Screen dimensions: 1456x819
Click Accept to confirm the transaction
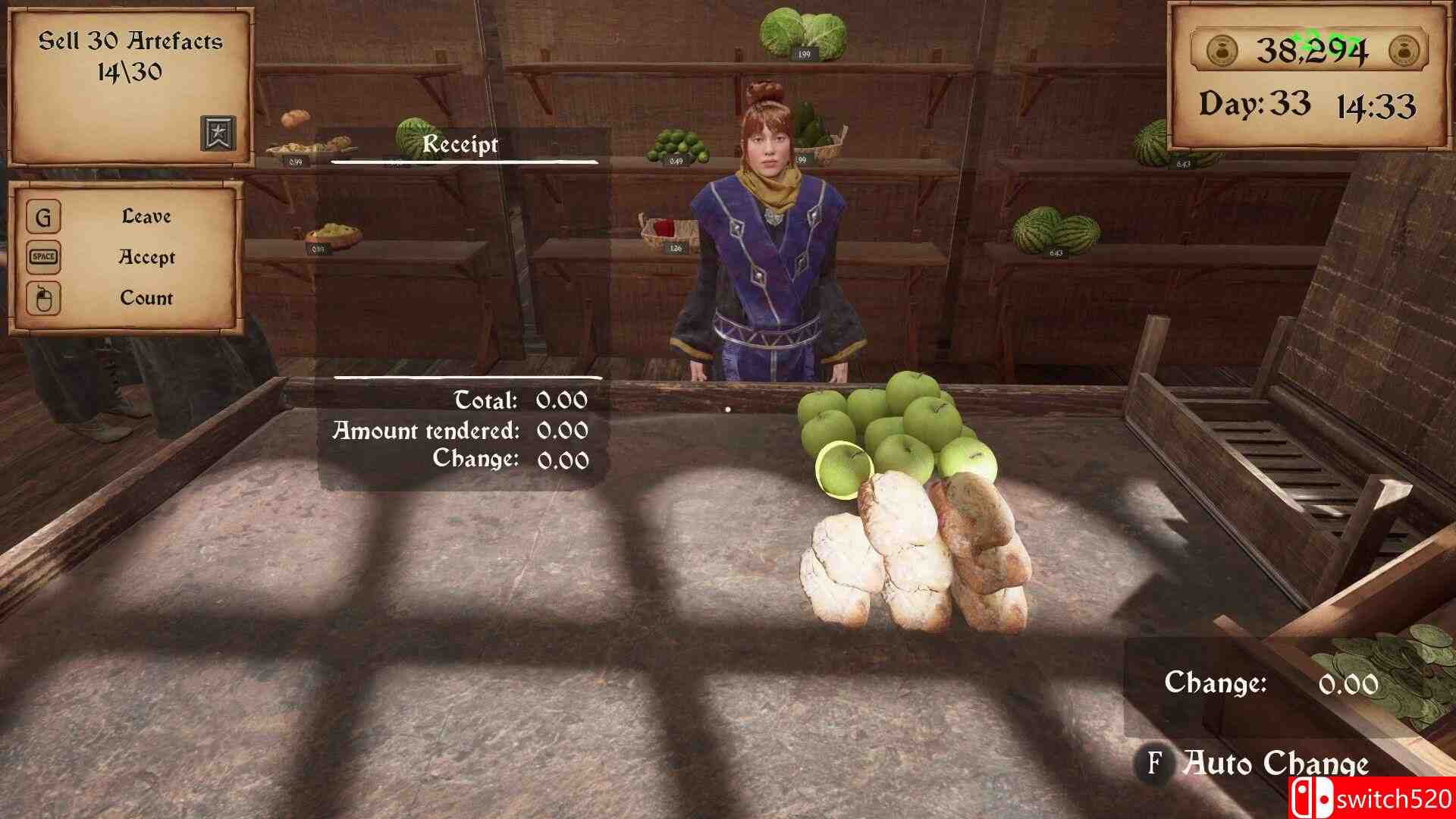146,258
